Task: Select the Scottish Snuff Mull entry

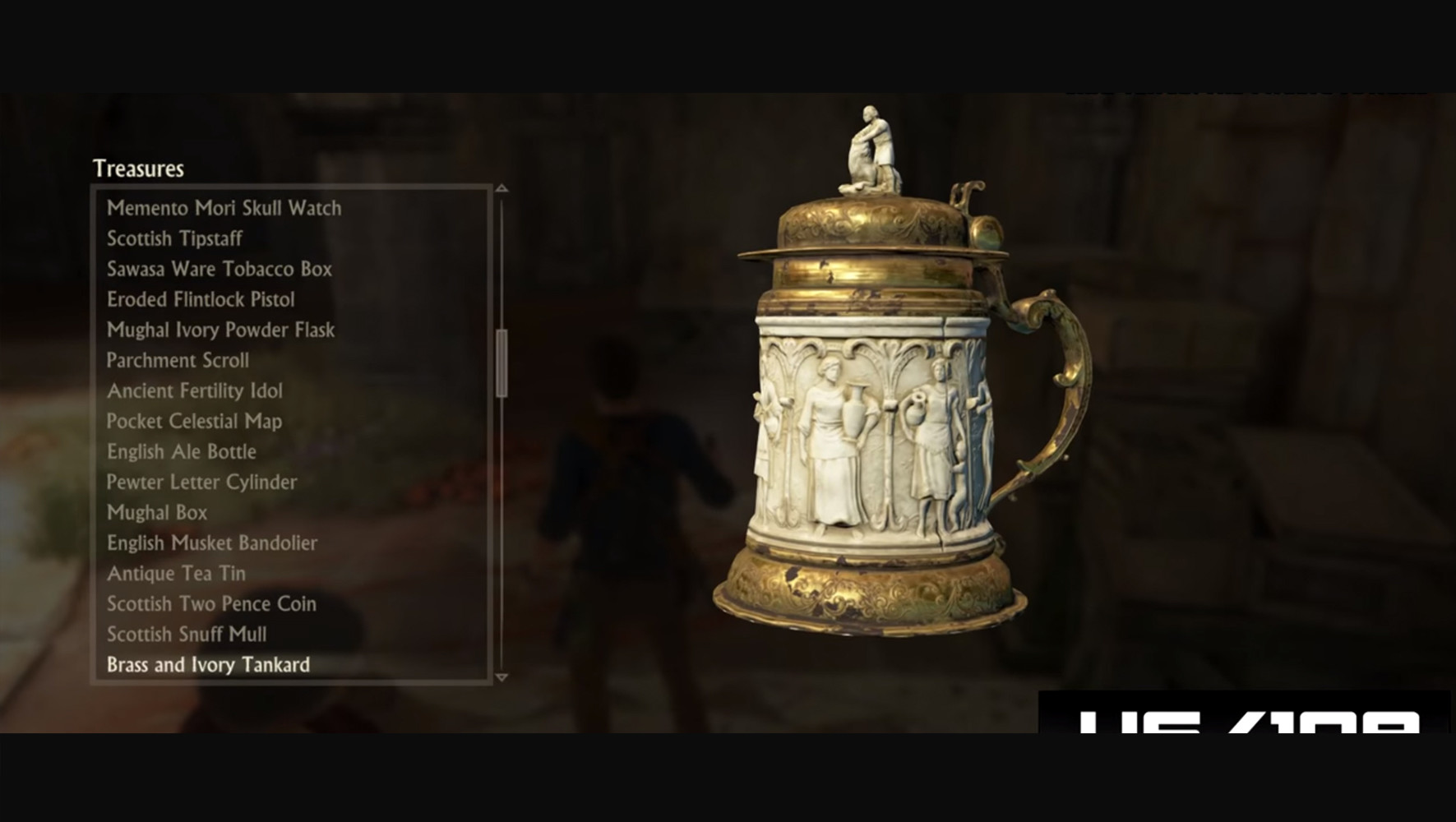Action: click(187, 634)
